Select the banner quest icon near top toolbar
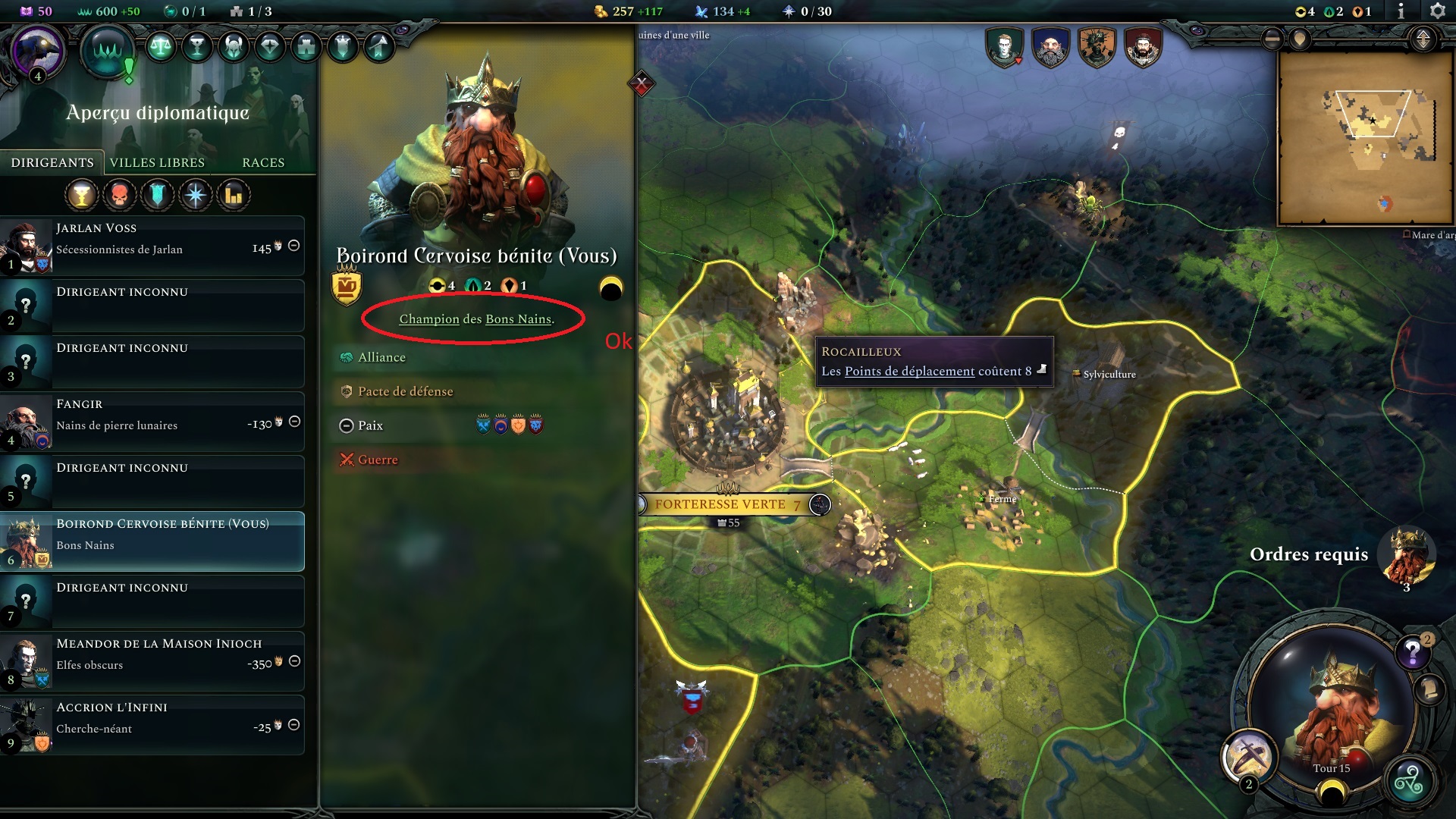 pyautogui.click(x=341, y=45)
